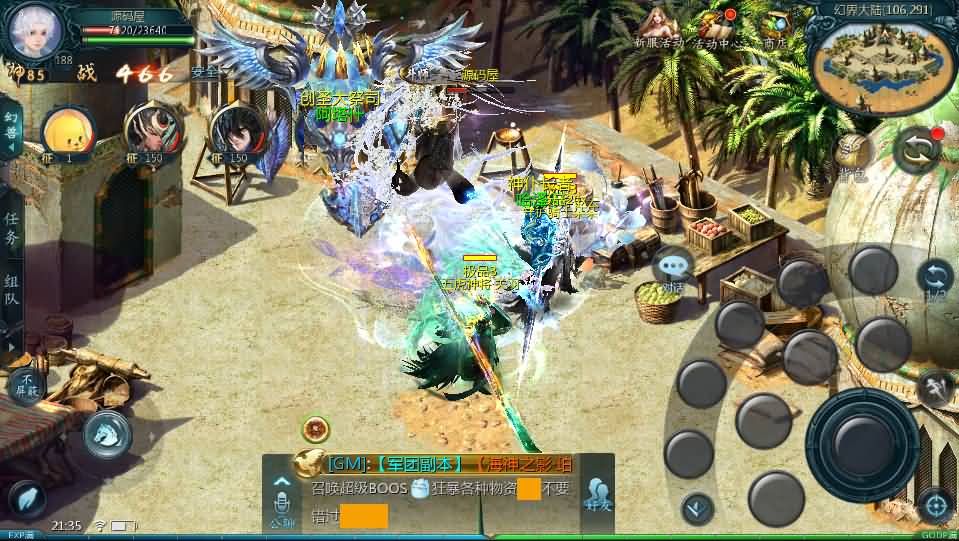Image resolution: width=959 pixels, height=541 pixels.
Task: Open the 背包 backpack
Action: point(853,153)
